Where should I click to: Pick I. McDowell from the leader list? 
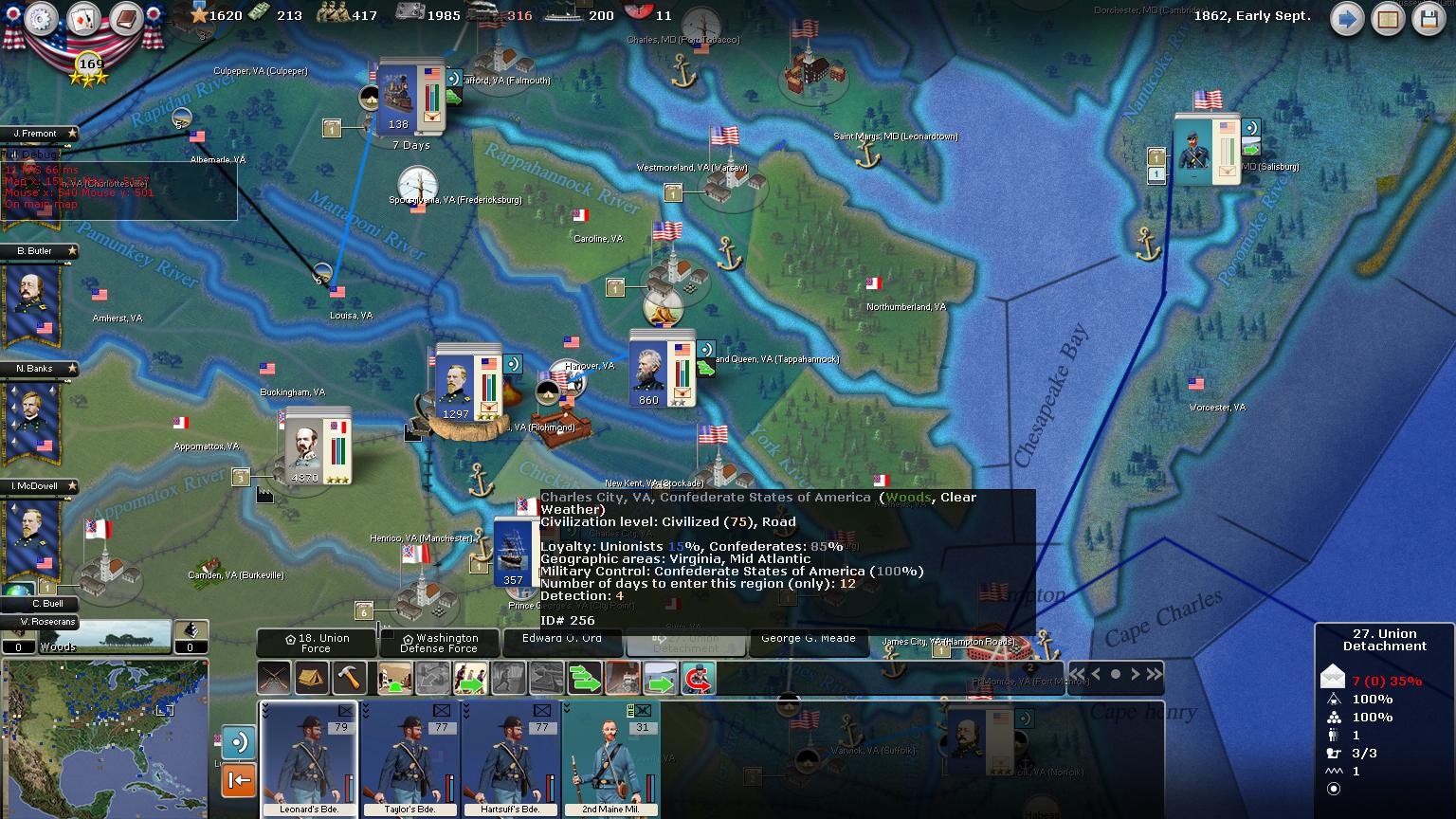[x=33, y=535]
